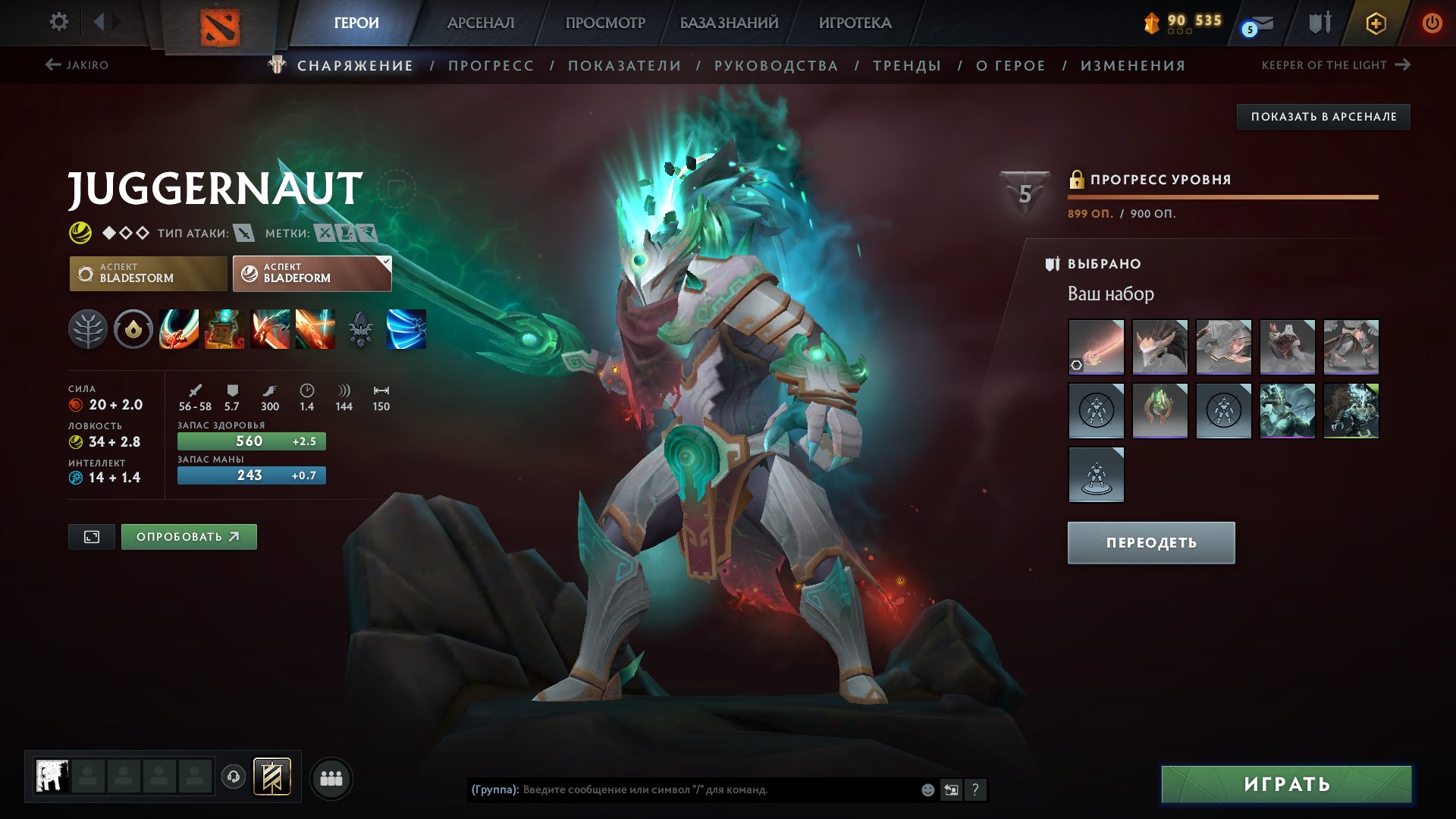Switch to the ПРОГРЕСС tab
This screenshot has width=1456, height=819.
[490, 65]
